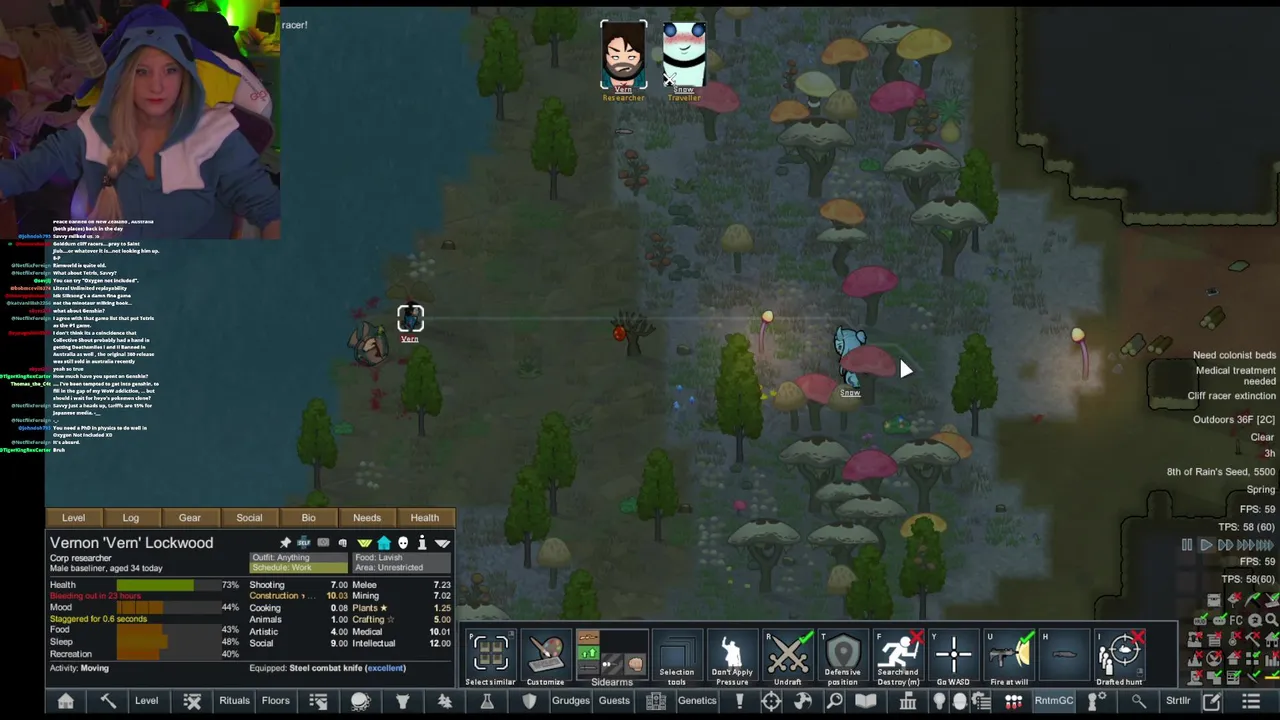Open the Rituals menu
This screenshot has height=720, width=1280.
pos(234,701)
